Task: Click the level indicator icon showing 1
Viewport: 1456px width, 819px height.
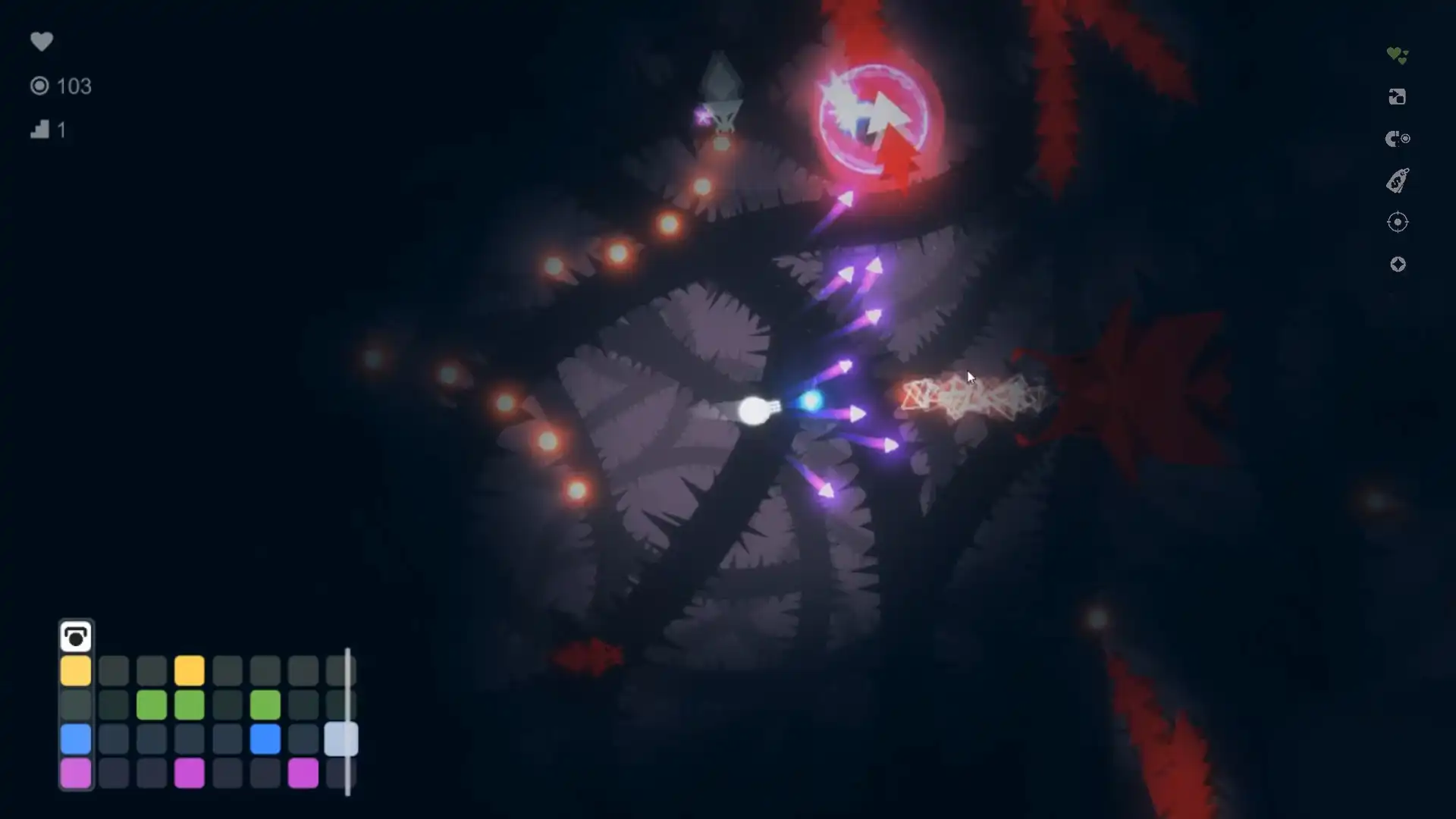Action: (42, 130)
